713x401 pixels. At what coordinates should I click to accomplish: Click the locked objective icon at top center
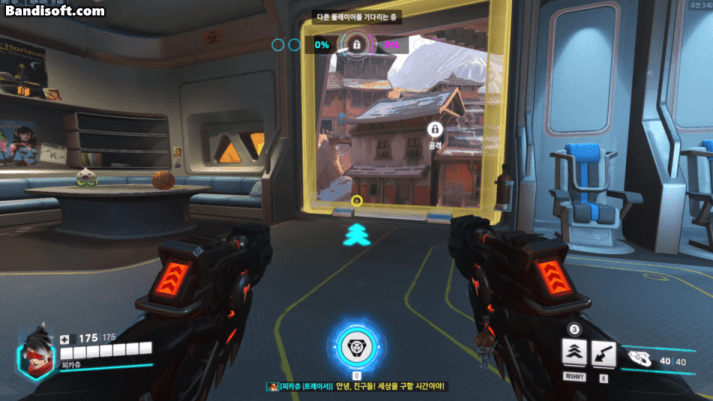pyautogui.click(x=356, y=44)
